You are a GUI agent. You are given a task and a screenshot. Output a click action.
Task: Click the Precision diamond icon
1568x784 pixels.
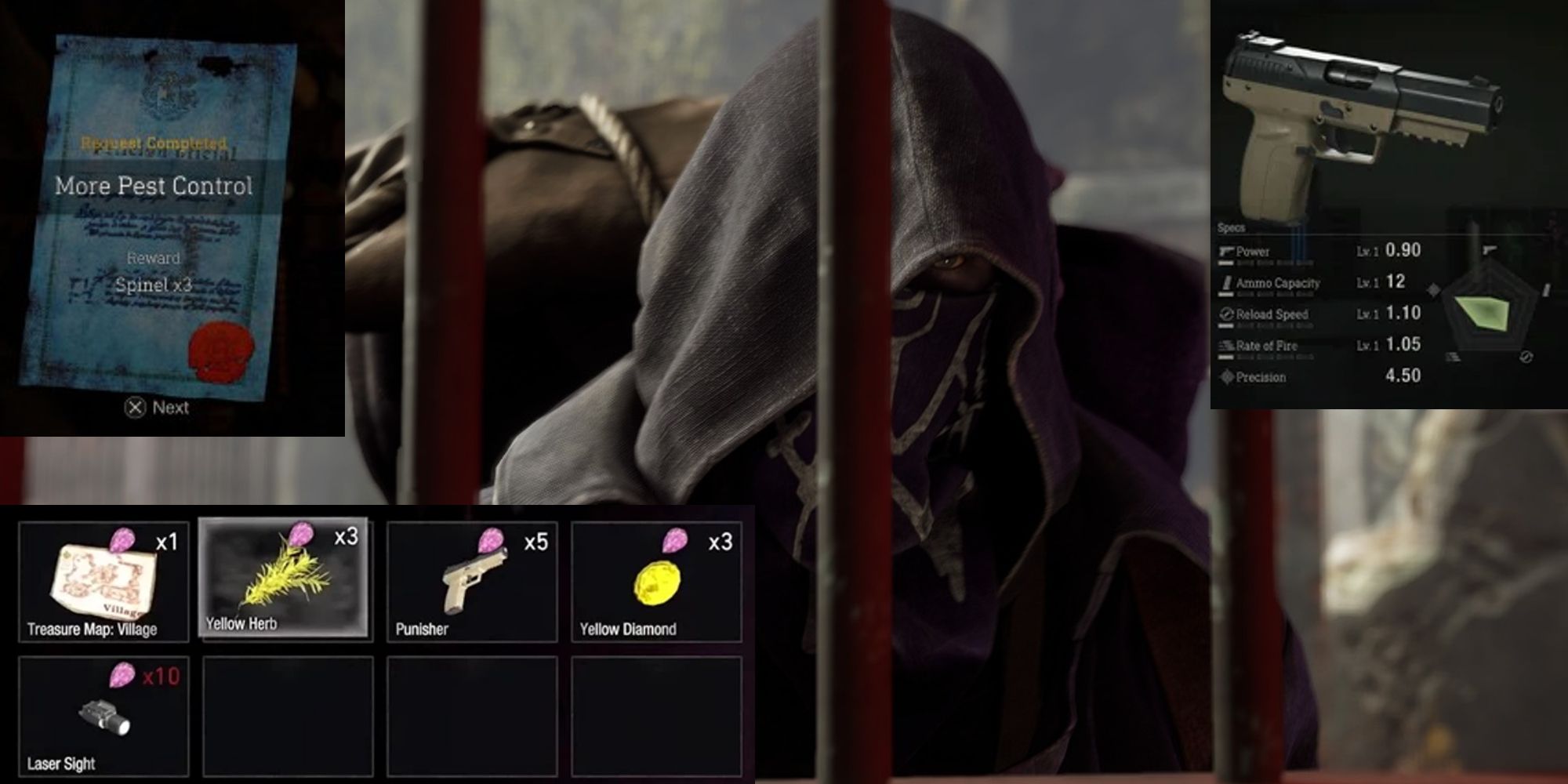(1225, 377)
